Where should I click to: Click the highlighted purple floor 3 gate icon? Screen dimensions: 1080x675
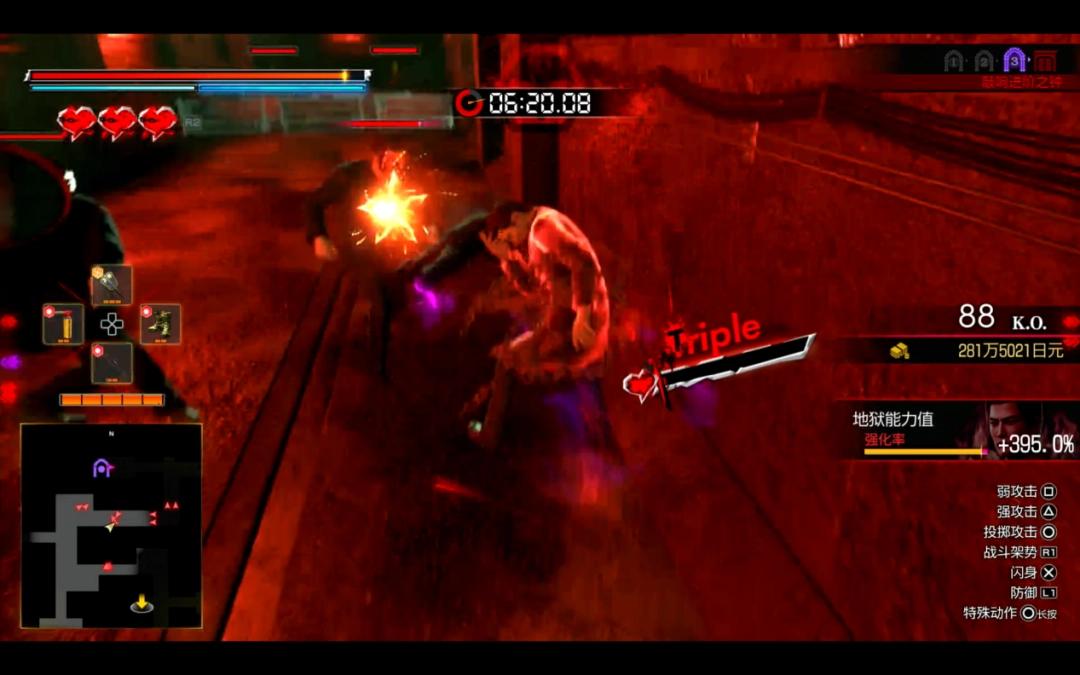pos(1014,60)
